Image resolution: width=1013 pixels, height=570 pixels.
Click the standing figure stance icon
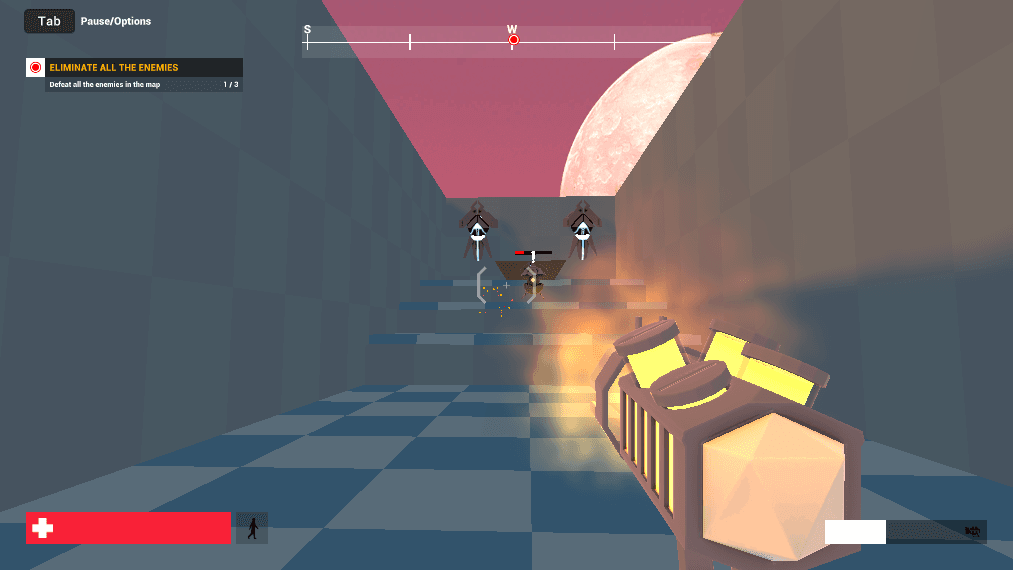(252, 528)
